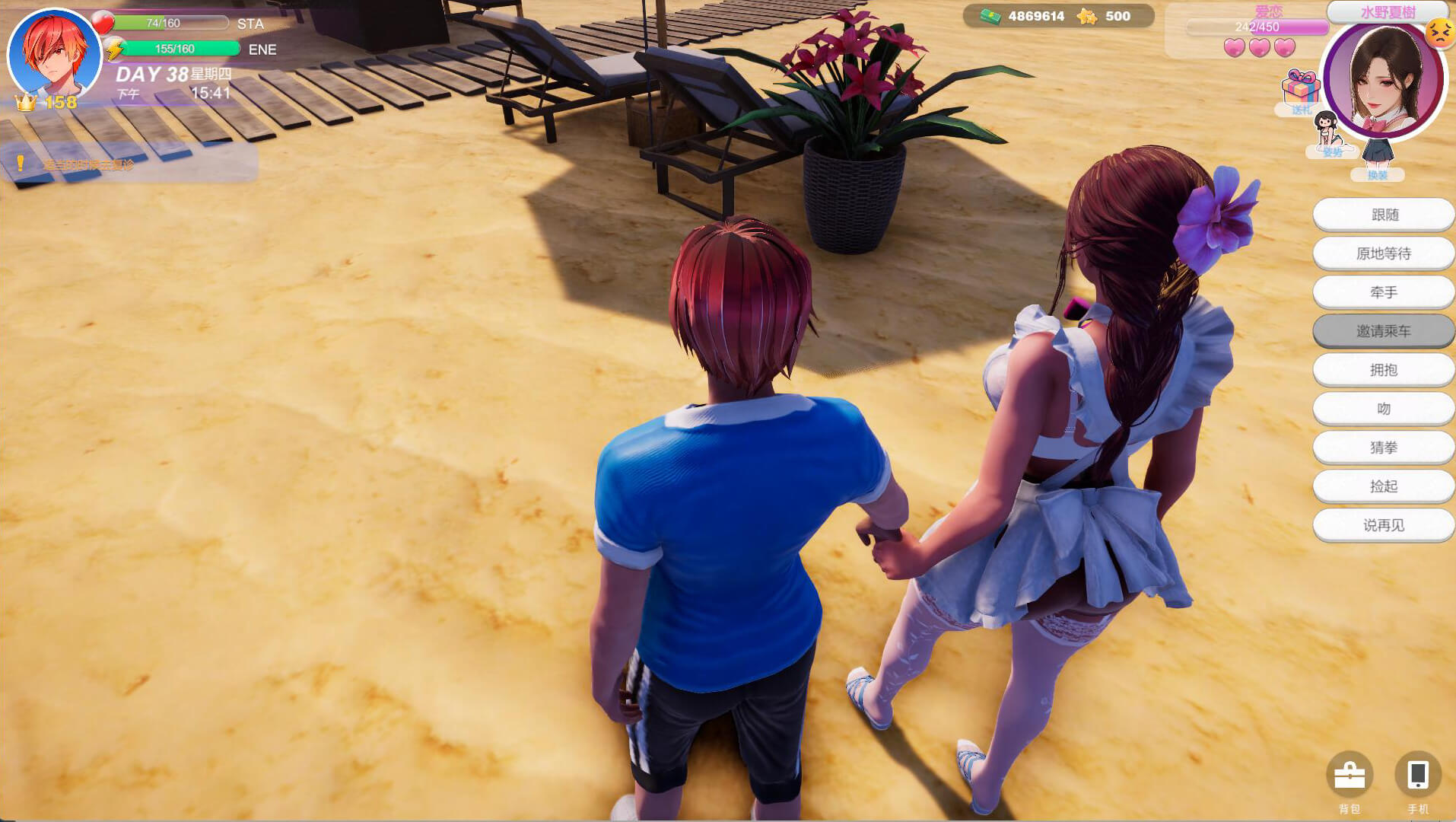Screen dimensions: 1456x822
Task: Select the greyed 邀请乘车 (Invite to ride) button
Action: (1384, 331)
